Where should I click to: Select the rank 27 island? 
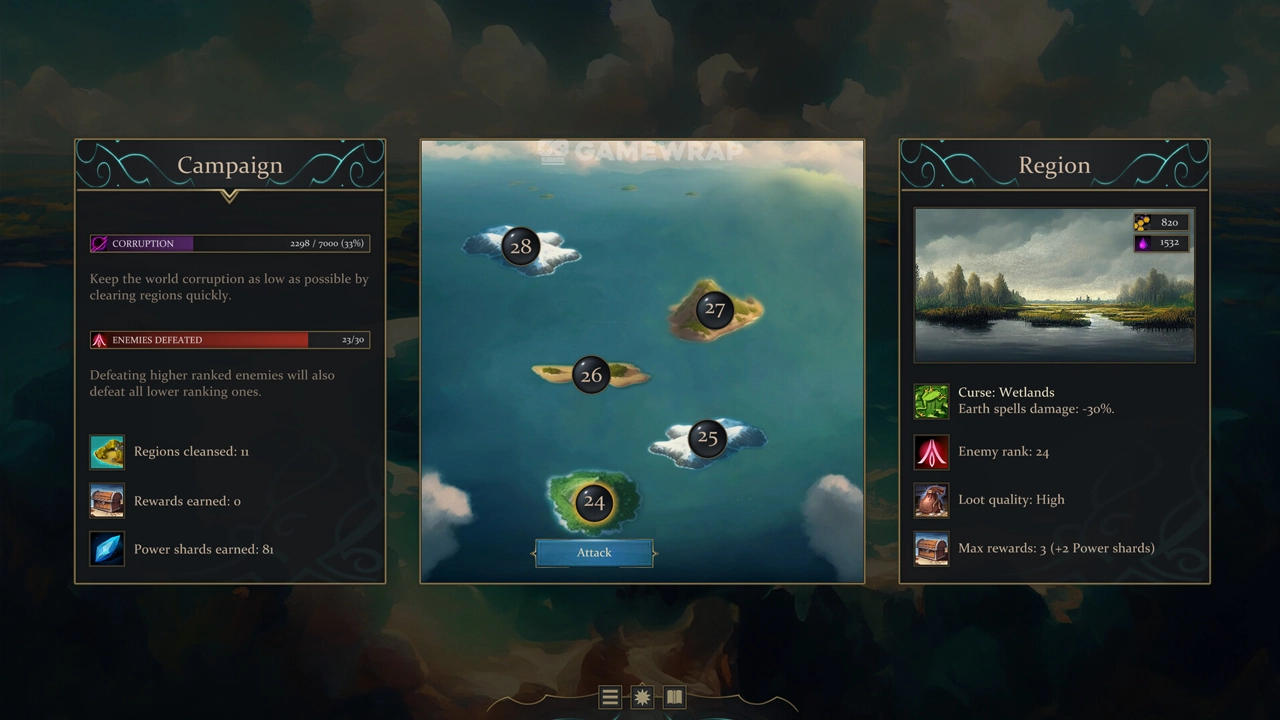pos(714,309)
